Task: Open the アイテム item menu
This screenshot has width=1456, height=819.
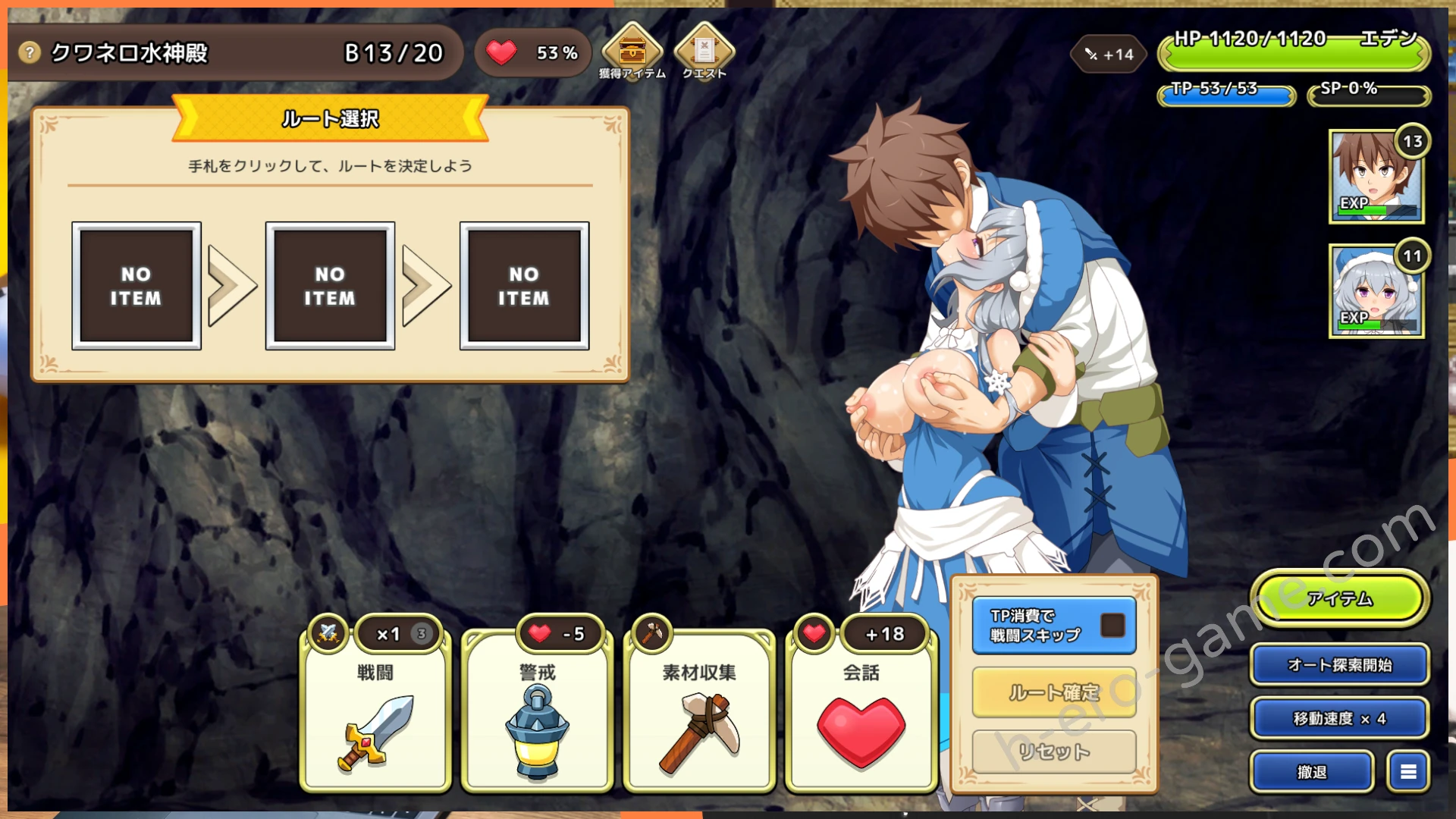Action: pos(1339,599)
